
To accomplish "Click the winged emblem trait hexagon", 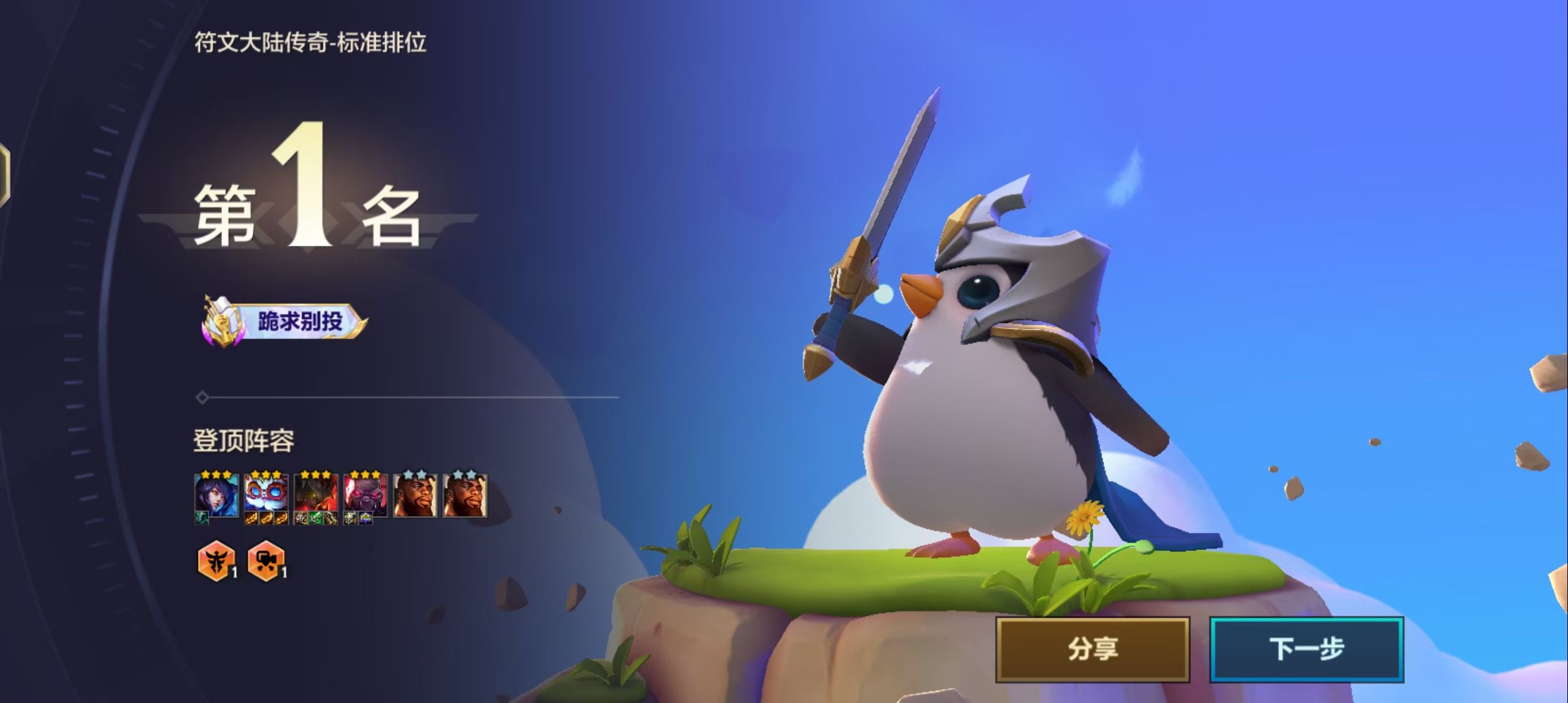I will [216, 560].
